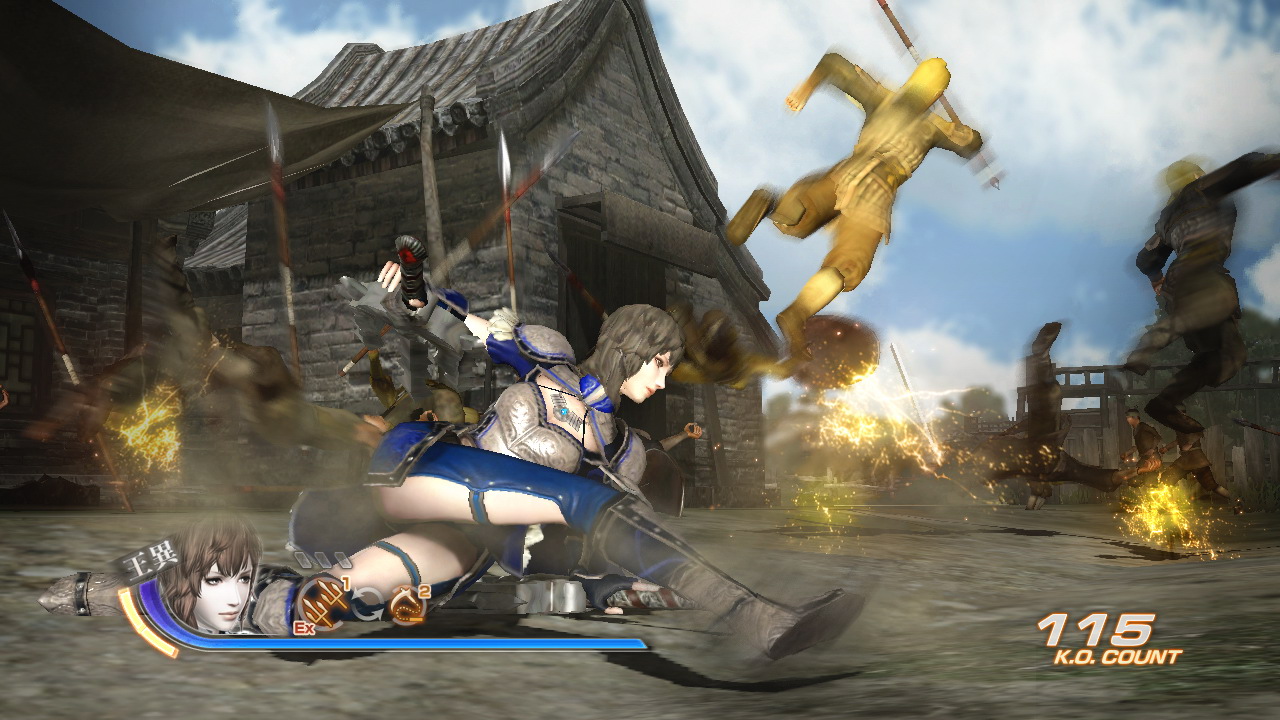This screenshot has height=720, width=1280.
Task: Select the Ex attack indicator
Action: tap(304, 627)
